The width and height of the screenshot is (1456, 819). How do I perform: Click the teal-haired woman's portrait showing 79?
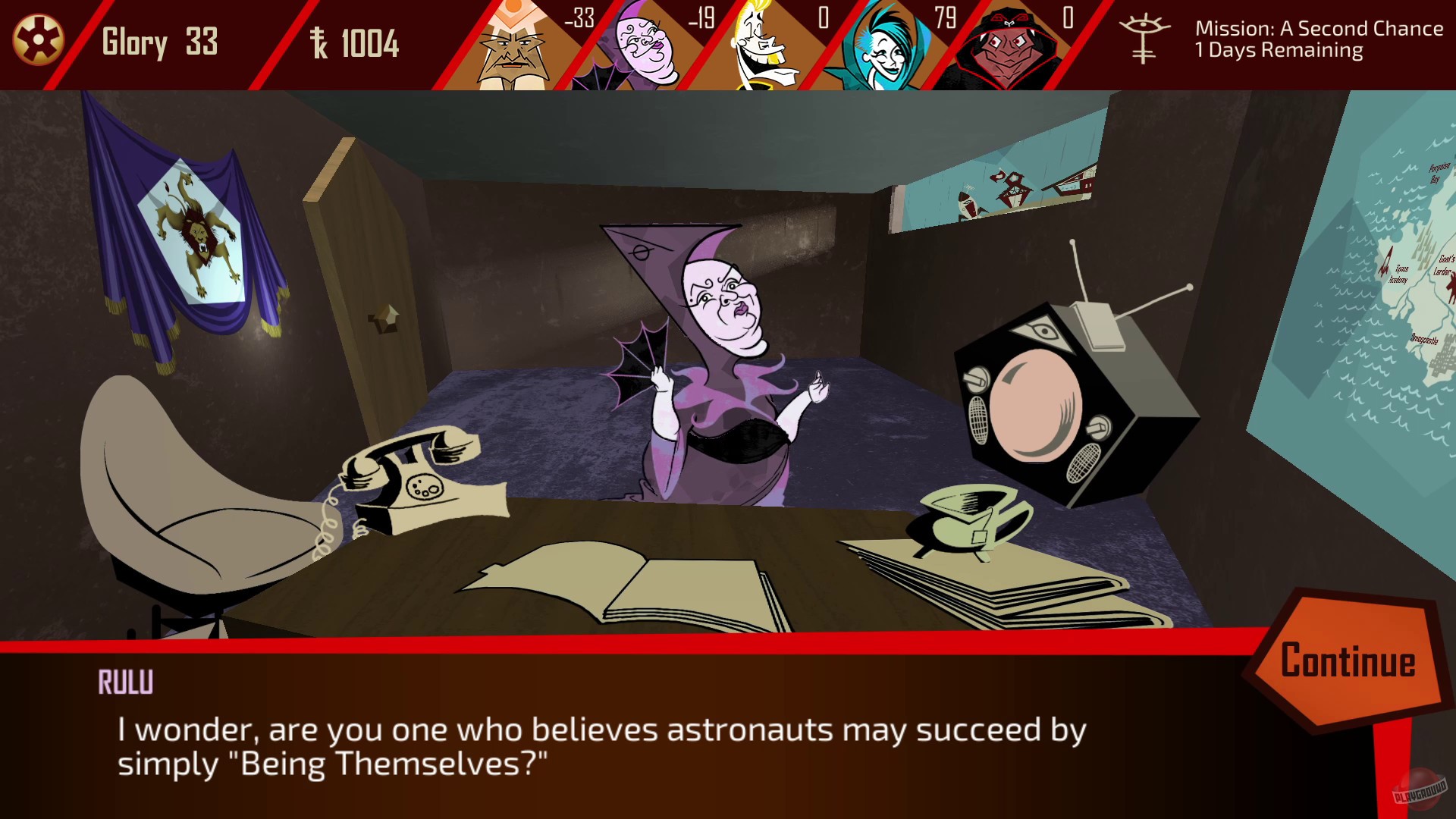(880, 45)
